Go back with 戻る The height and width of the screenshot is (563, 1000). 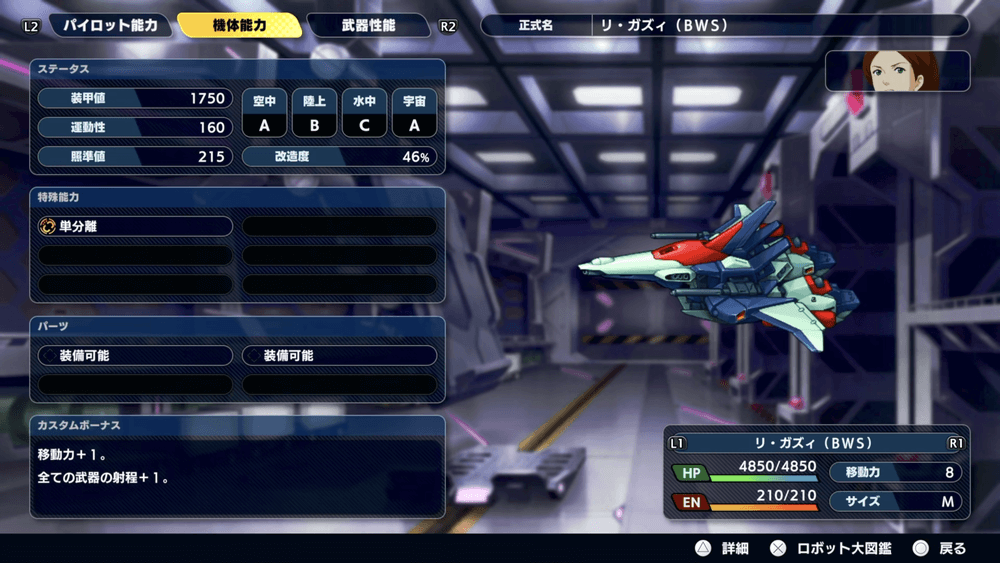940,548
